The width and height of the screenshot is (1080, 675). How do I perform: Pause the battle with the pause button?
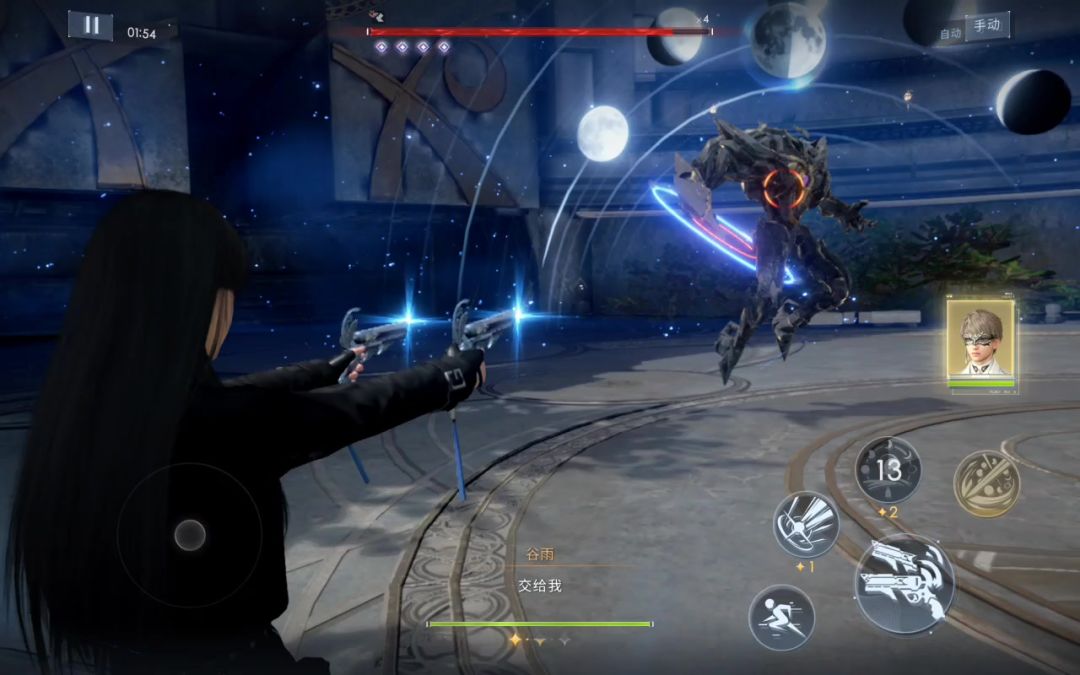[x=90, y=26]
